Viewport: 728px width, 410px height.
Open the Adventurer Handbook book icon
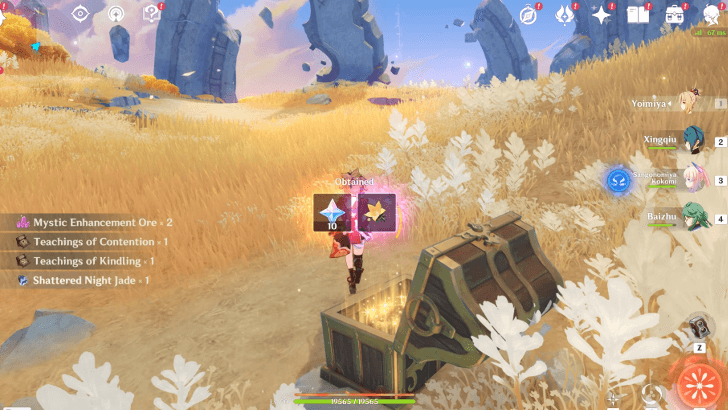point(637,14)
